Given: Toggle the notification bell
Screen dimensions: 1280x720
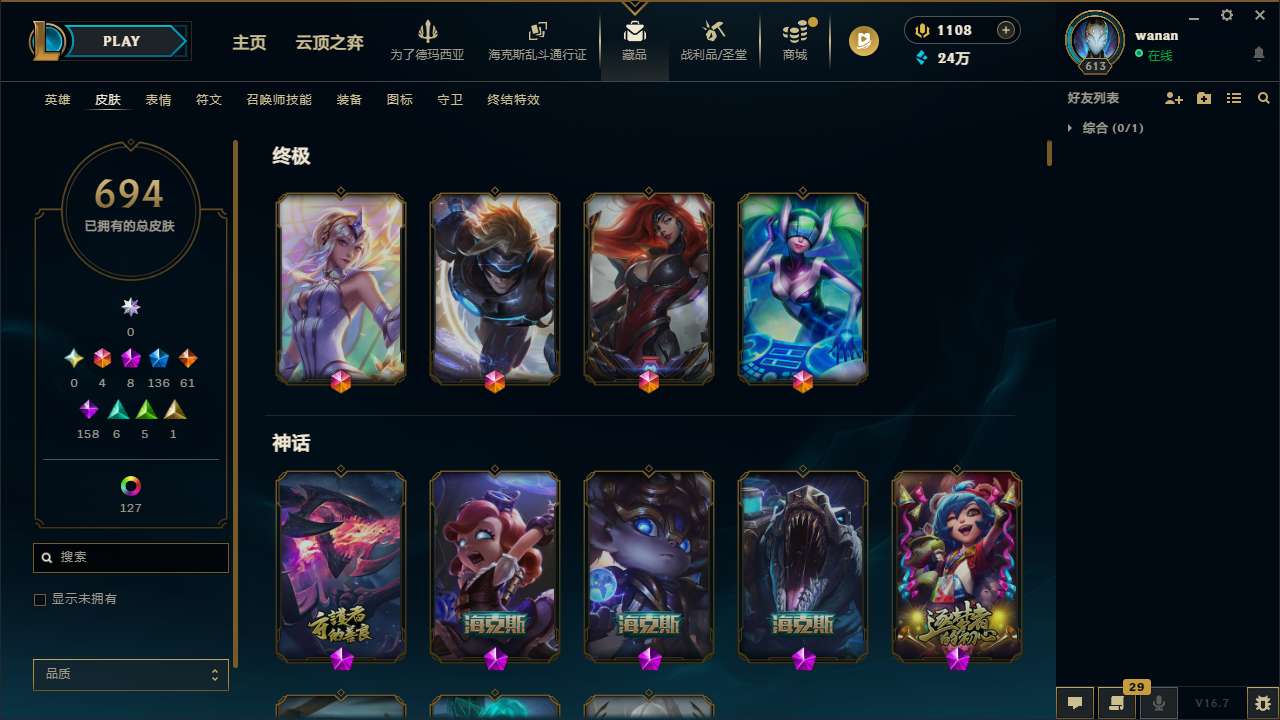Looking at the screenshot, I should click(x=1259, y=53).
